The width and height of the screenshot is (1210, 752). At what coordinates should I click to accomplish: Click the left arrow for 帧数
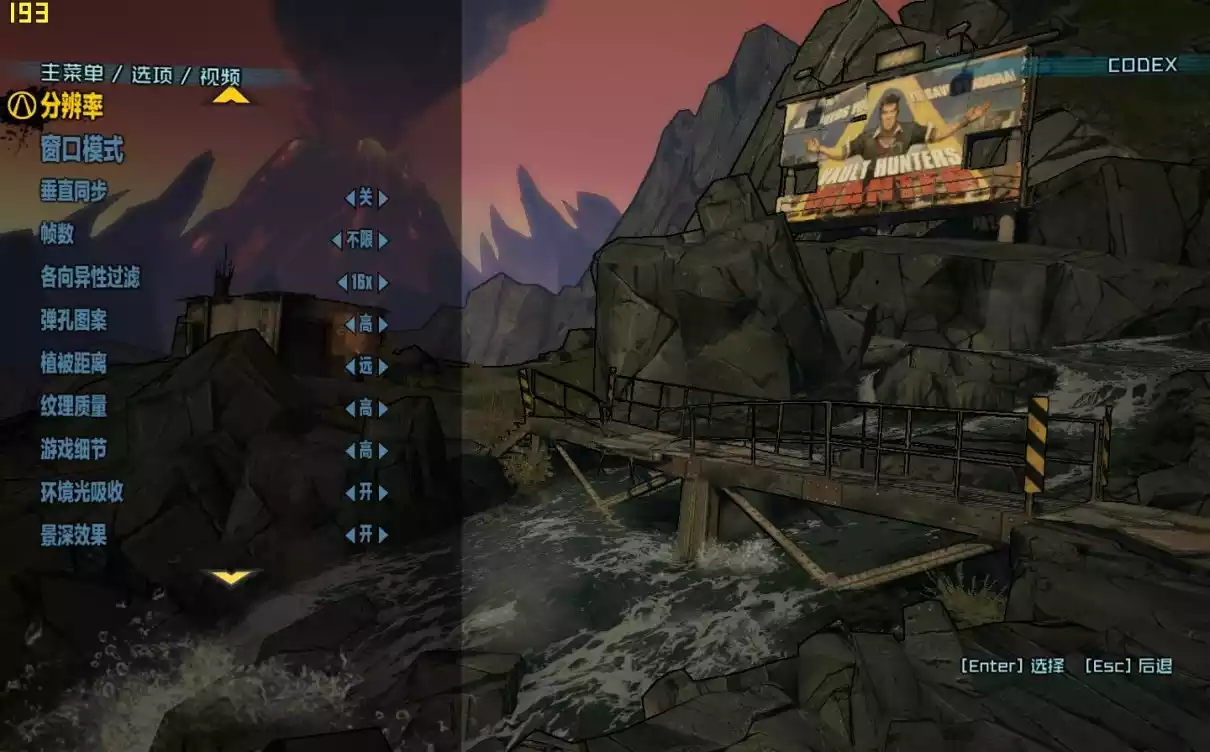(x=337, y=241)
